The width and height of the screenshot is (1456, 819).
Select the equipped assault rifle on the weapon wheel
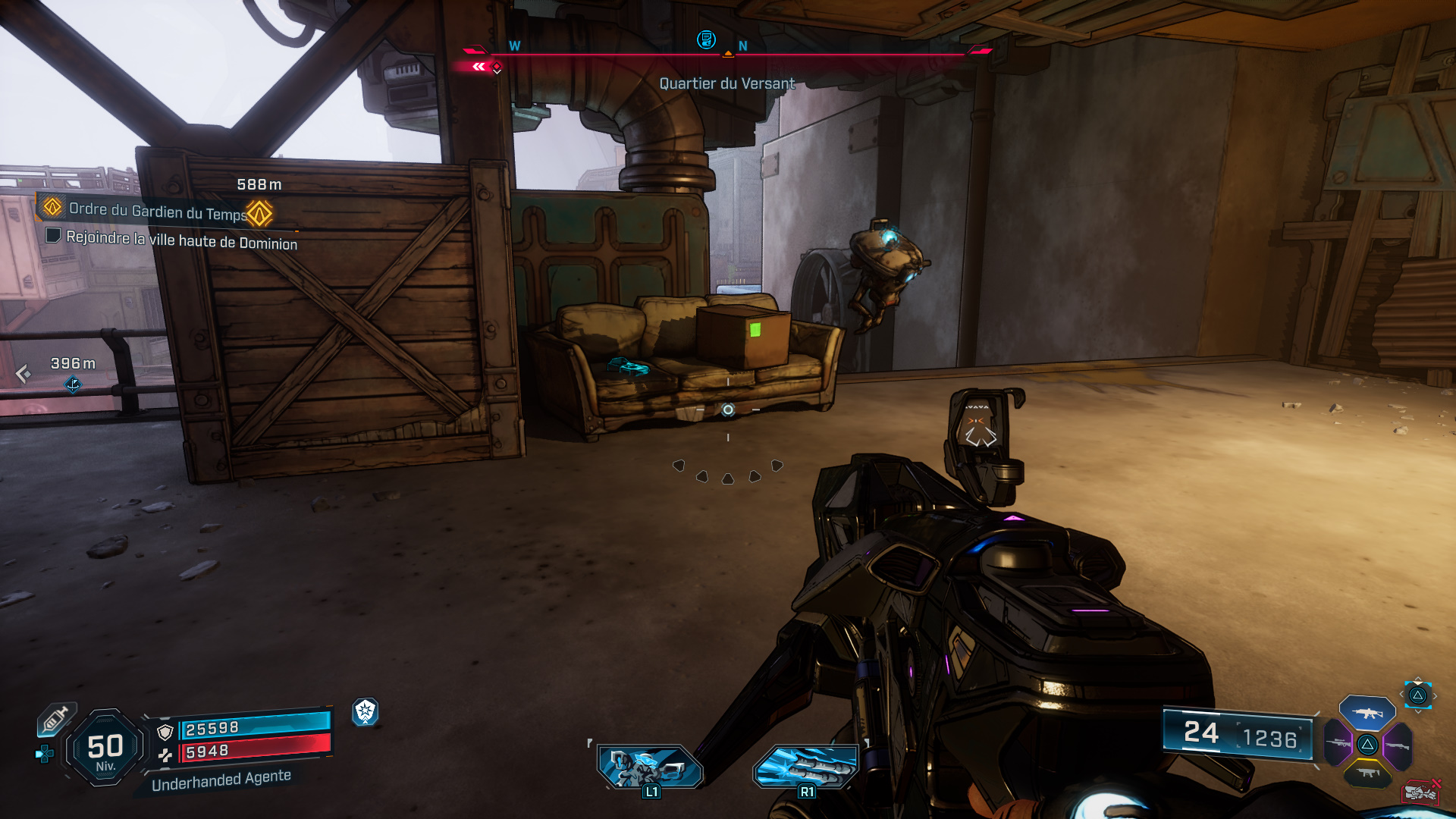pyautogui.click(x=1368, y=714)
